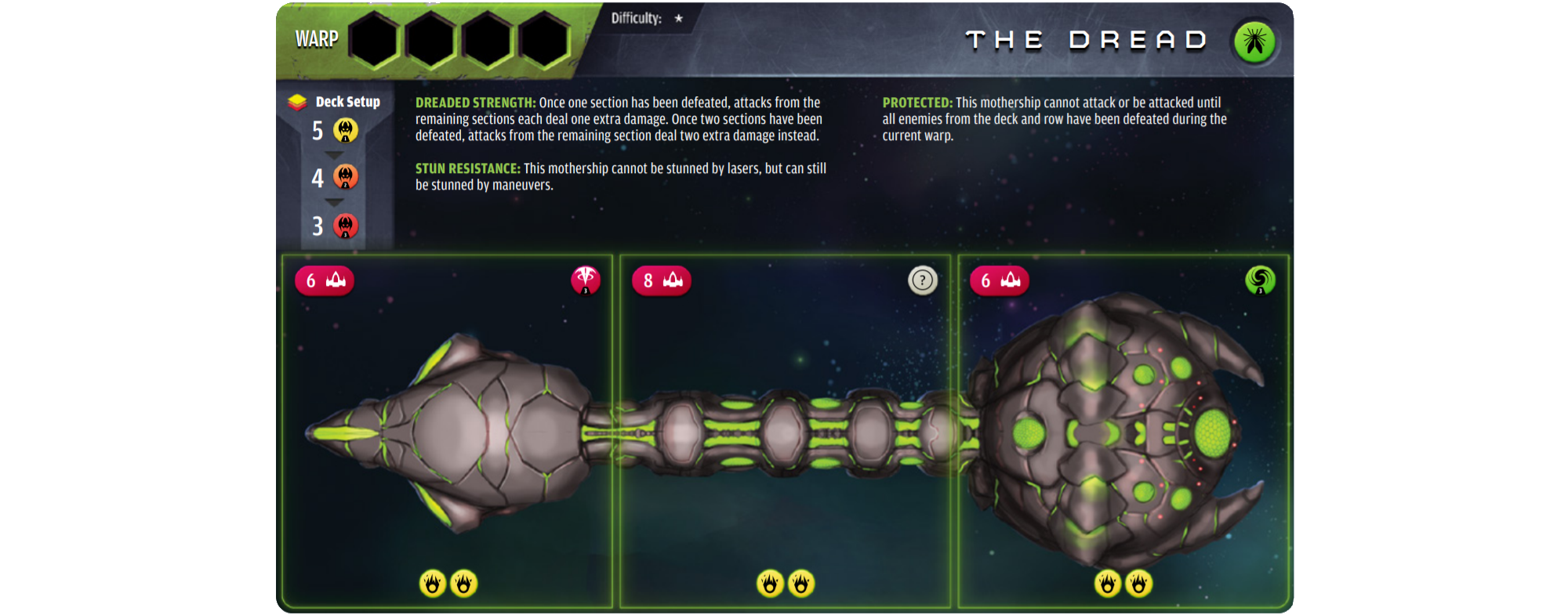Select the red icon on the nose section
Screen dimensions: 1568x615
(x=586, y=280)
